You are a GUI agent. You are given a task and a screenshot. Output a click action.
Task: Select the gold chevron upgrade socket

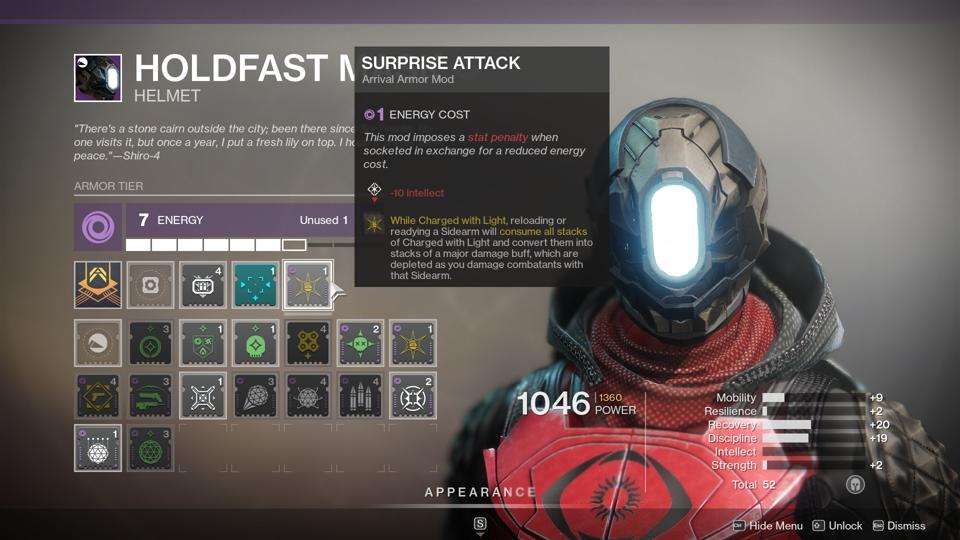tap(98, 286)
